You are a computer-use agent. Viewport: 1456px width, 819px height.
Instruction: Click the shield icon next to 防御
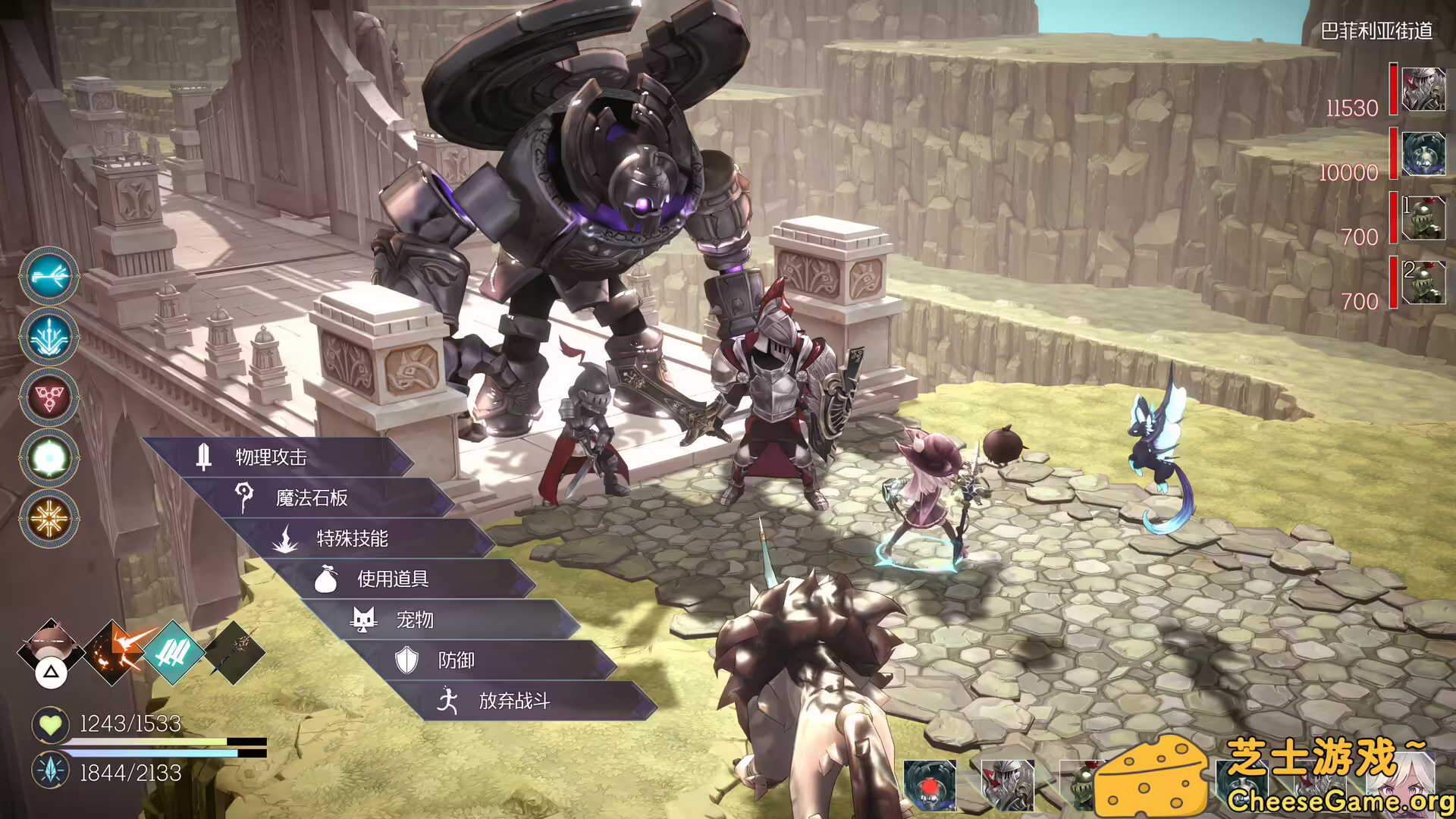pos(407,661)
